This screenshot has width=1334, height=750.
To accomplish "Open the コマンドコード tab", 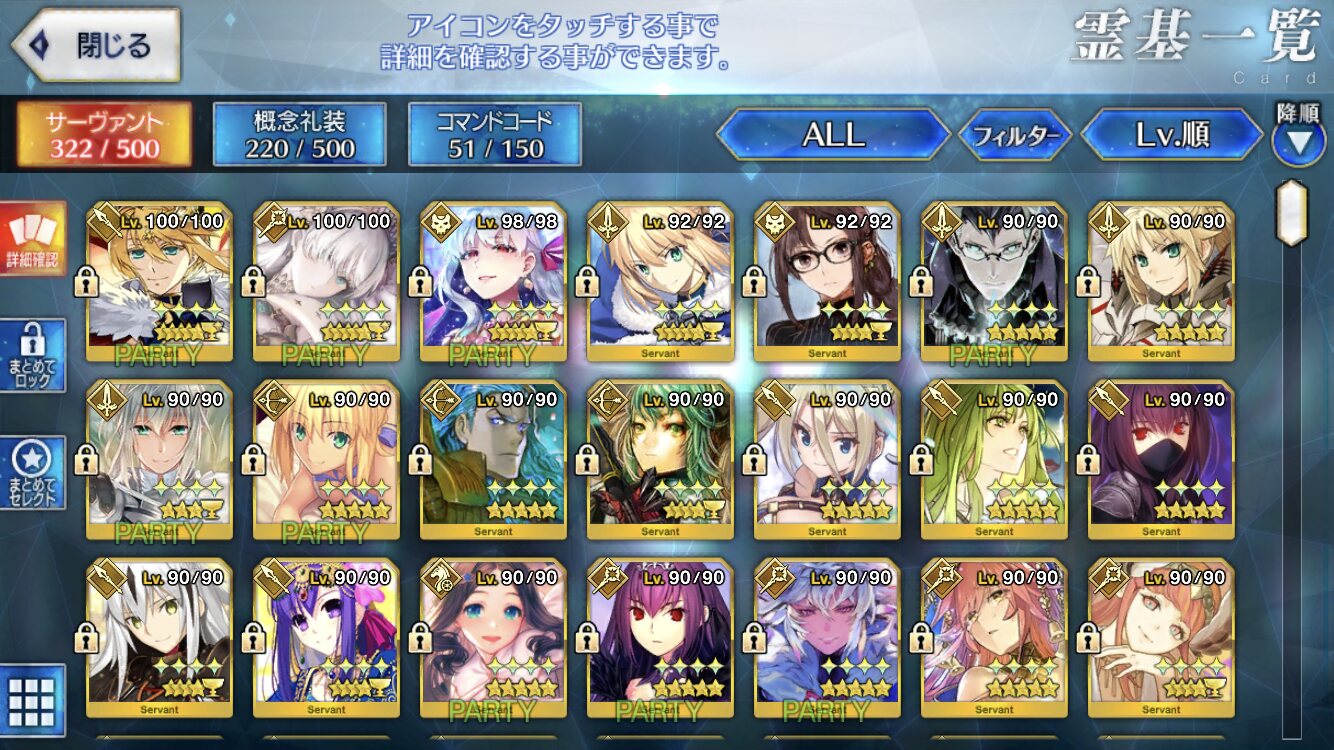I will point(495,135).
